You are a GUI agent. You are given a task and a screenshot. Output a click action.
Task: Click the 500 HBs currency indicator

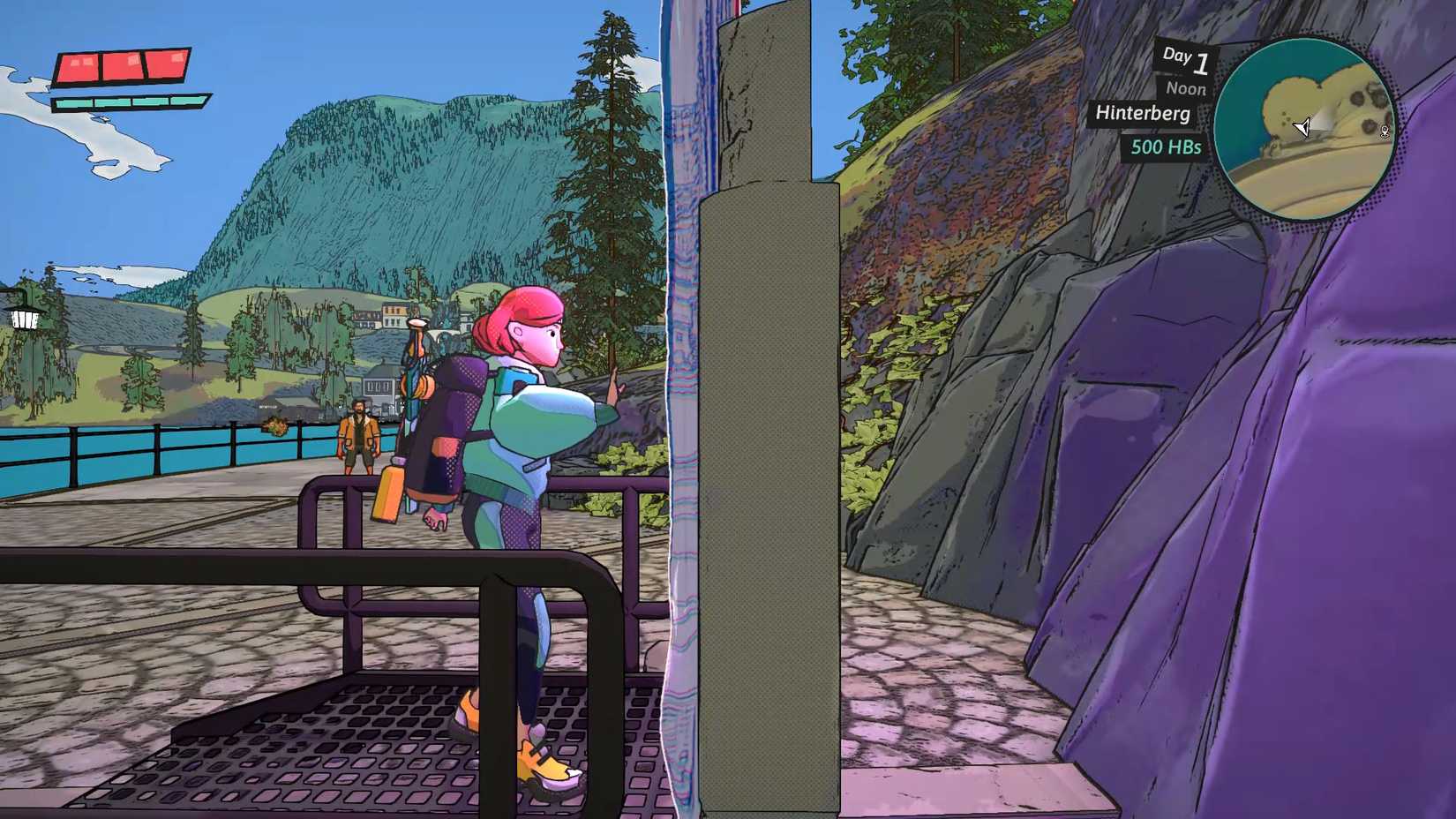point(1167,148)
